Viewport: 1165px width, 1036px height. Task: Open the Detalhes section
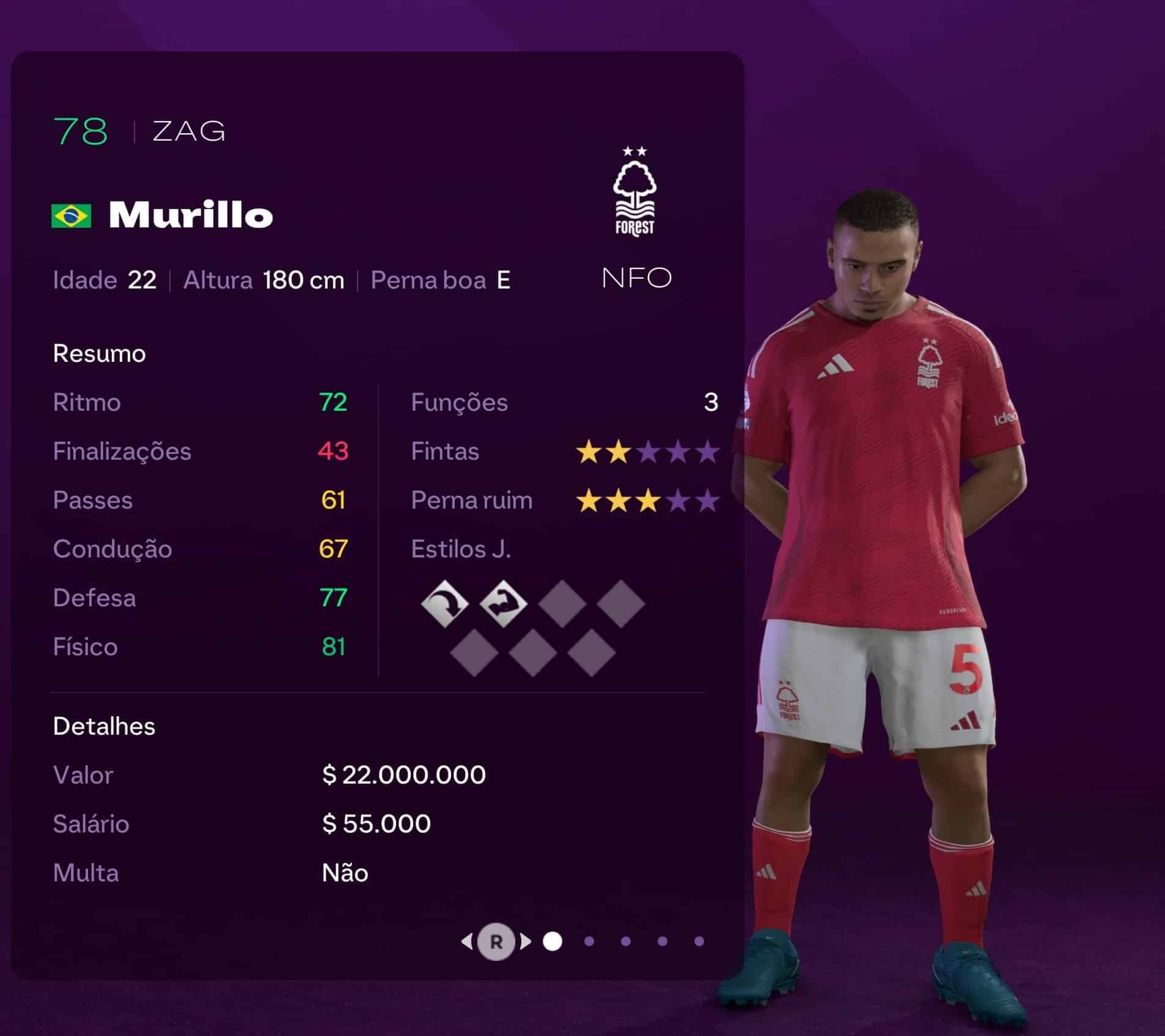click(104, 727)
